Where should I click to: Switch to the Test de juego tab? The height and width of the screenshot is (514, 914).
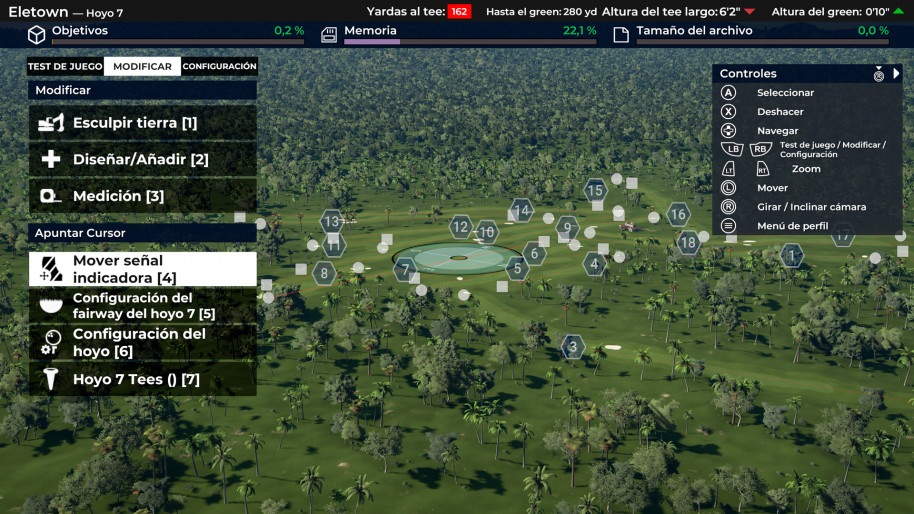coord(65,67)
